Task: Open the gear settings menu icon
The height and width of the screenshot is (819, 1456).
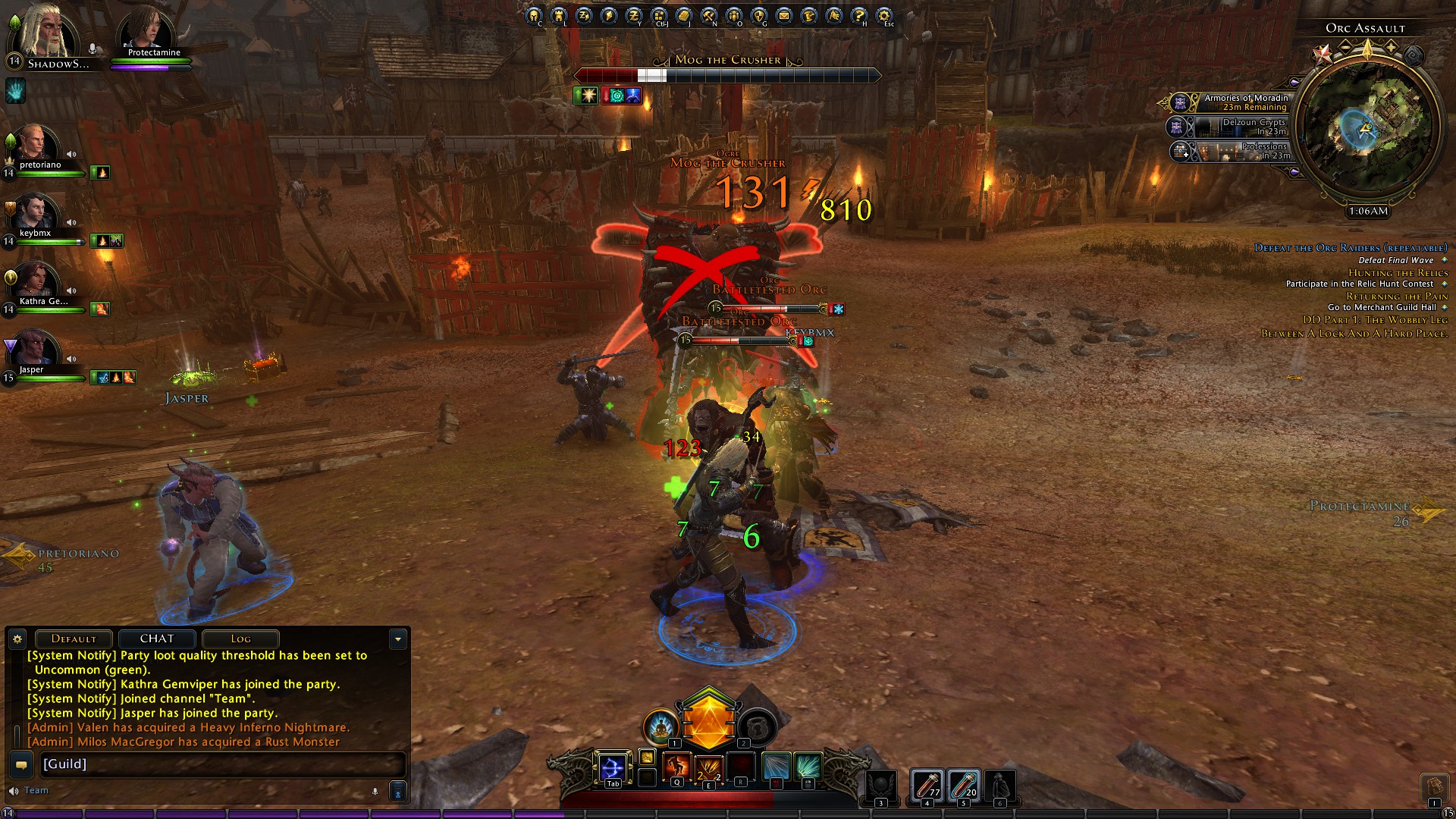Action: pos(884,15)
